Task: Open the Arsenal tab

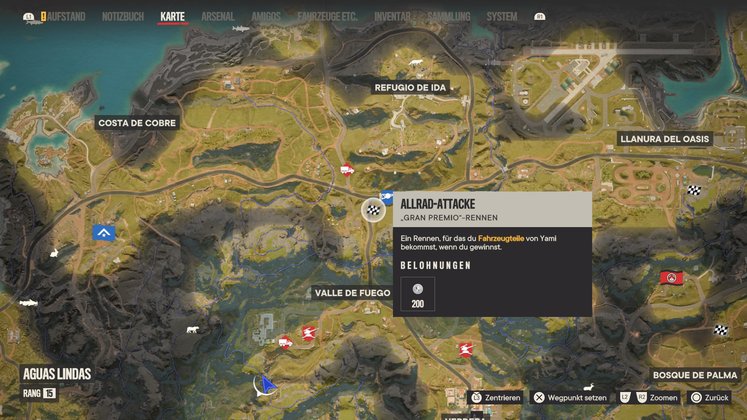Action: [217, 17]
